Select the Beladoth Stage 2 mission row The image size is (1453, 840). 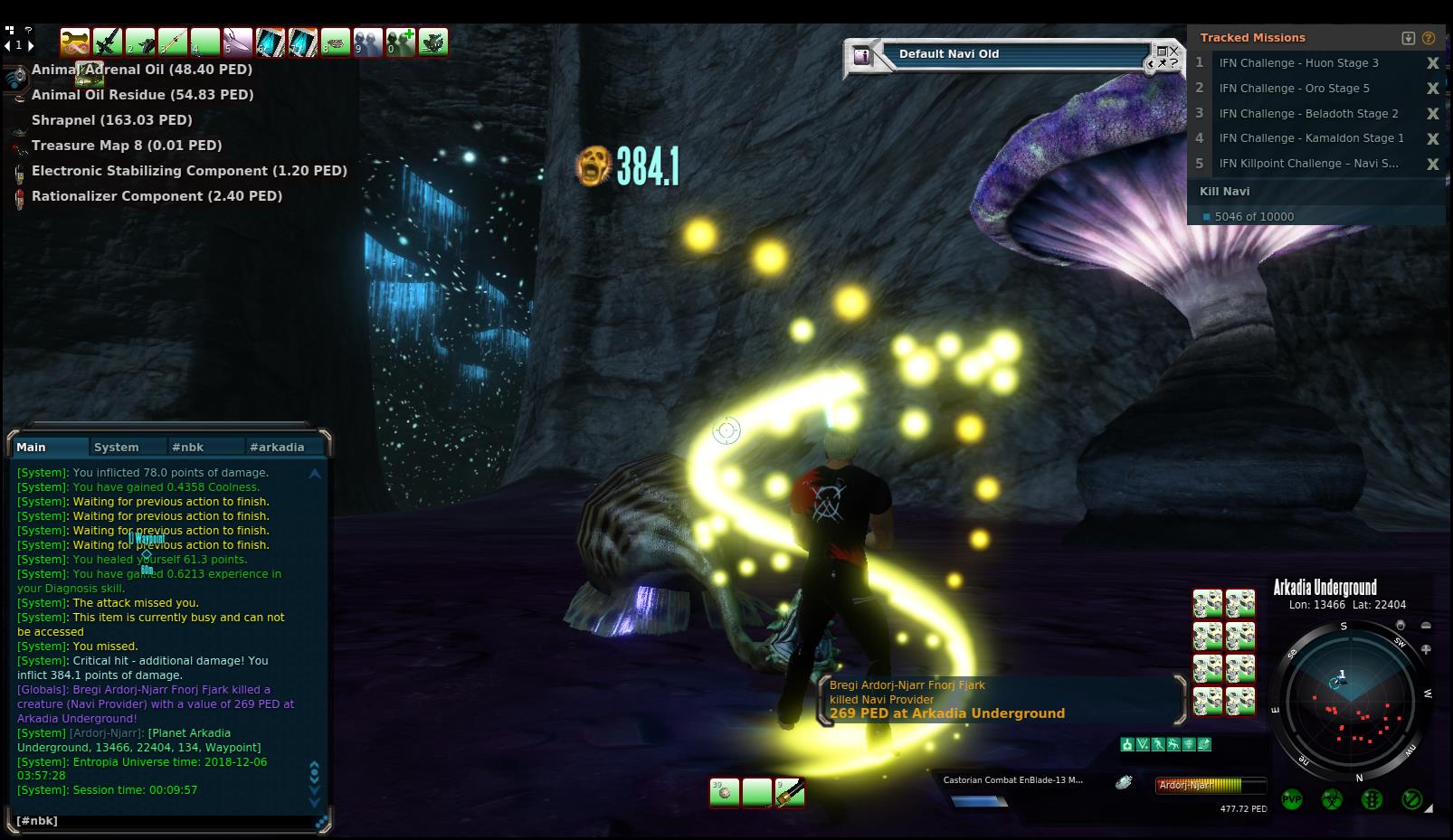[1308, 113]
